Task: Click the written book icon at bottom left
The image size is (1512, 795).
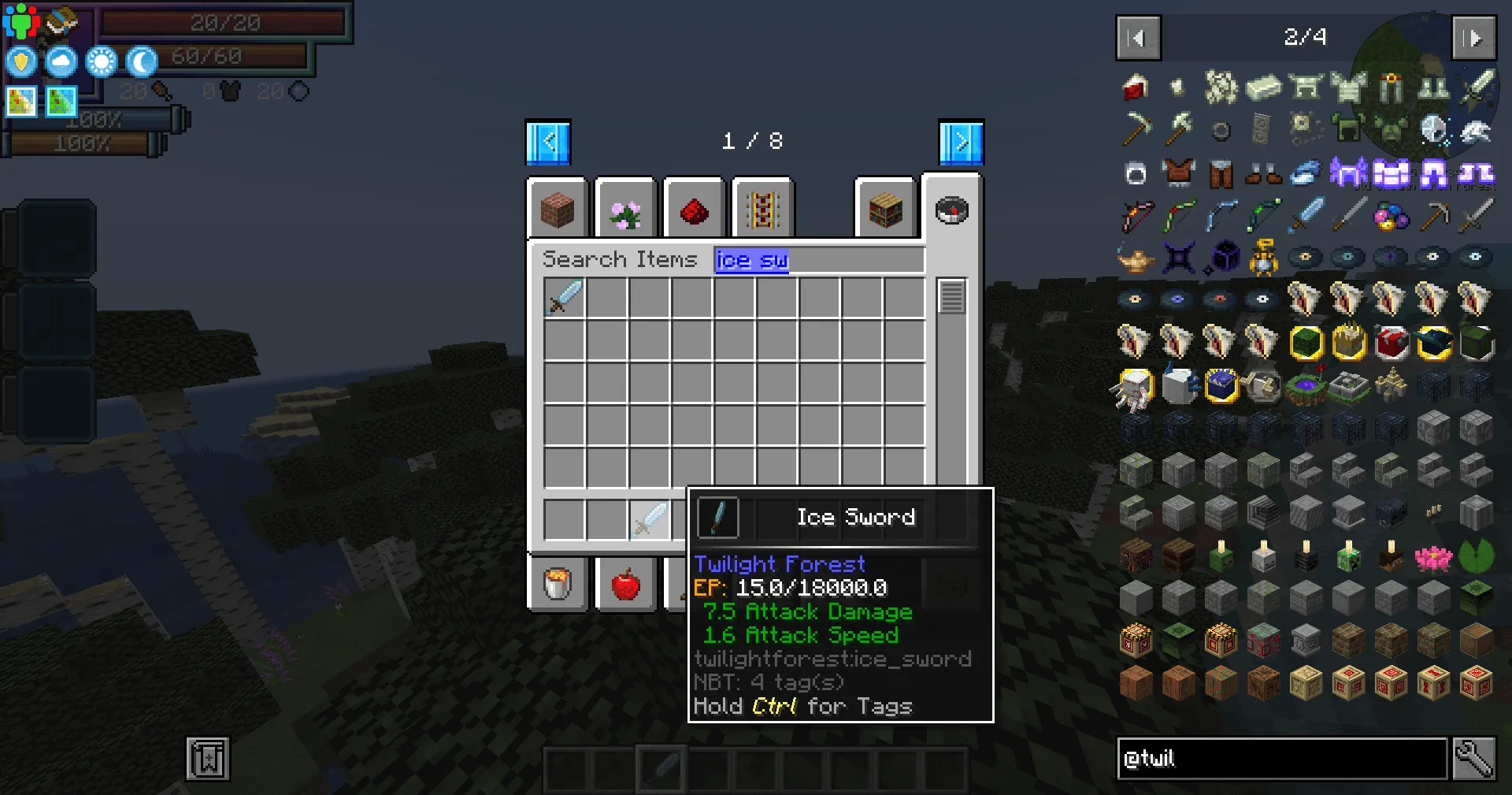Action: pyautogui.click(x=207, y=760)
